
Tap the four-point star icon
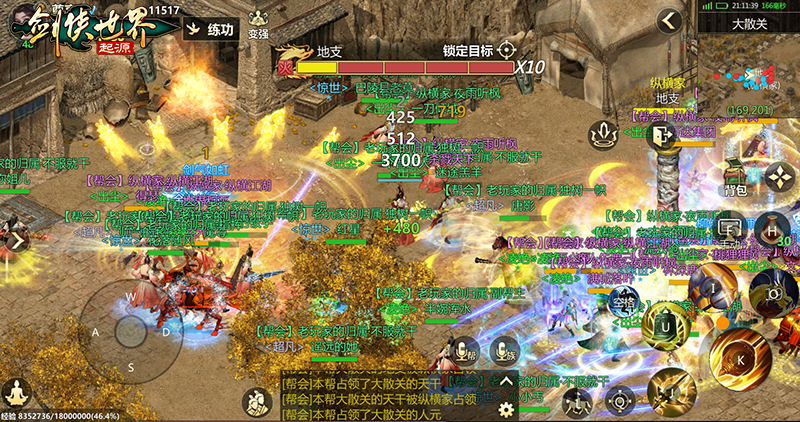[x=779, y=178]
